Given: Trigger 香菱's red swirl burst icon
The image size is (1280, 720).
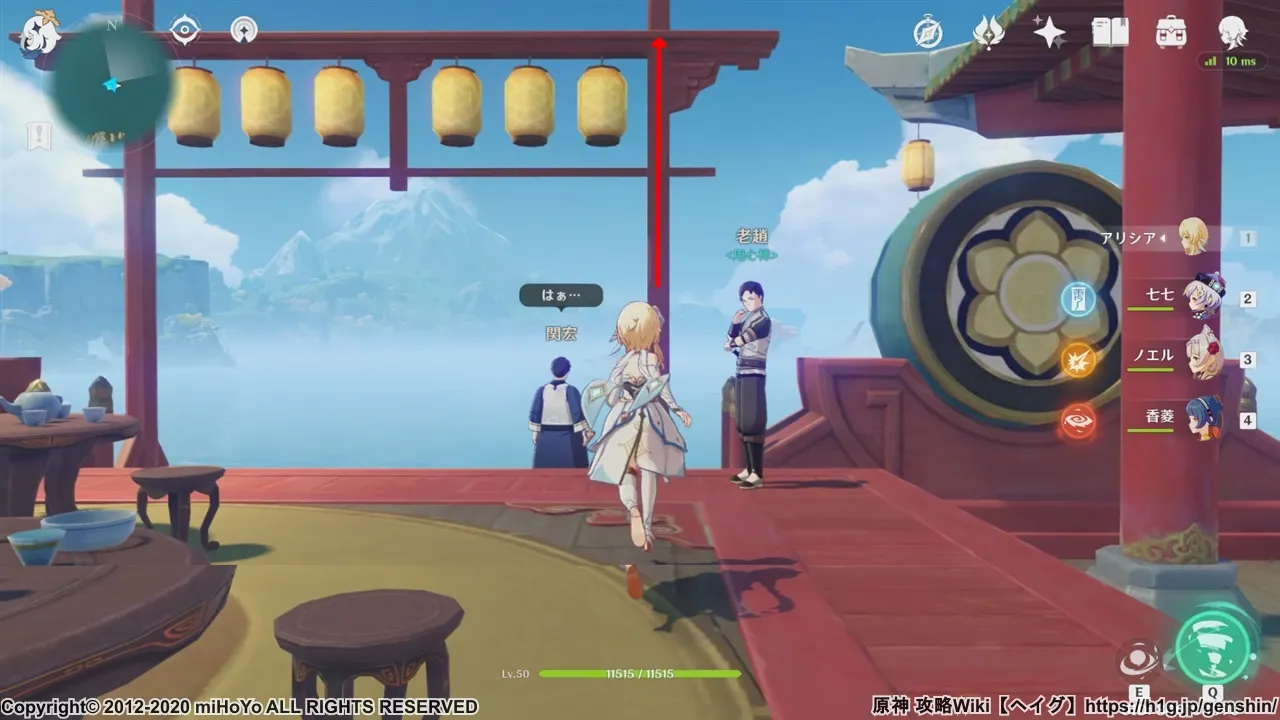Looking at the screenshot, I should coord(1078,420).
